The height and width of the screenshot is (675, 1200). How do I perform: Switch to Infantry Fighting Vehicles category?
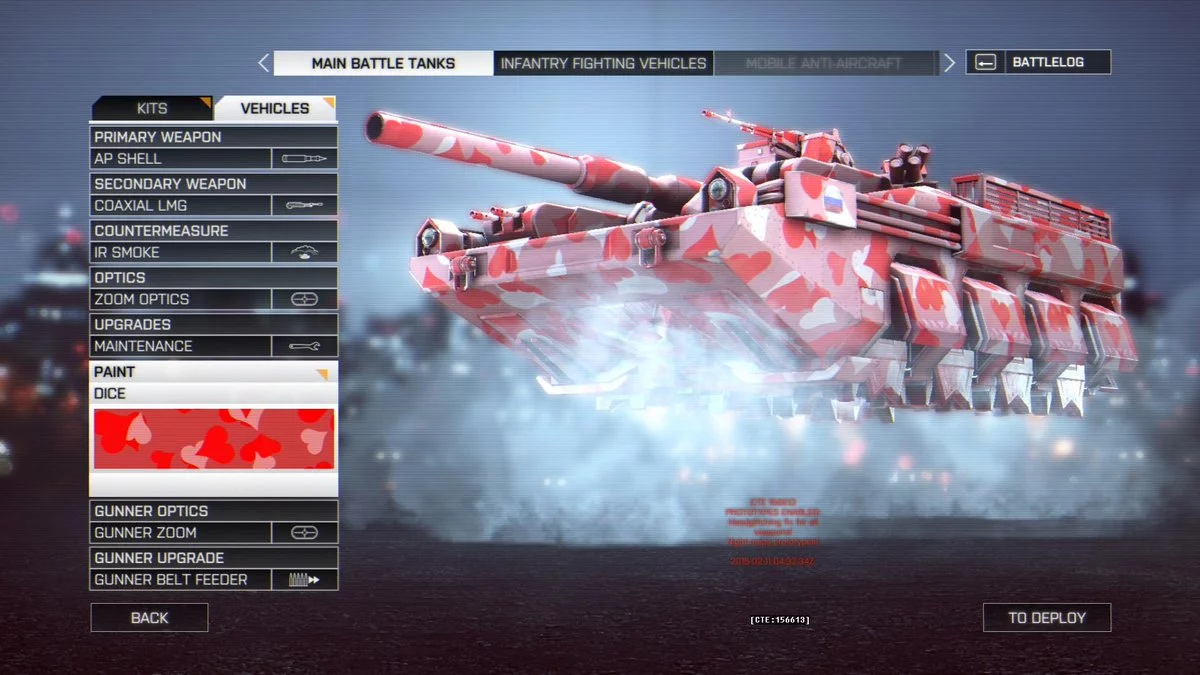click(x=603, y=63)
